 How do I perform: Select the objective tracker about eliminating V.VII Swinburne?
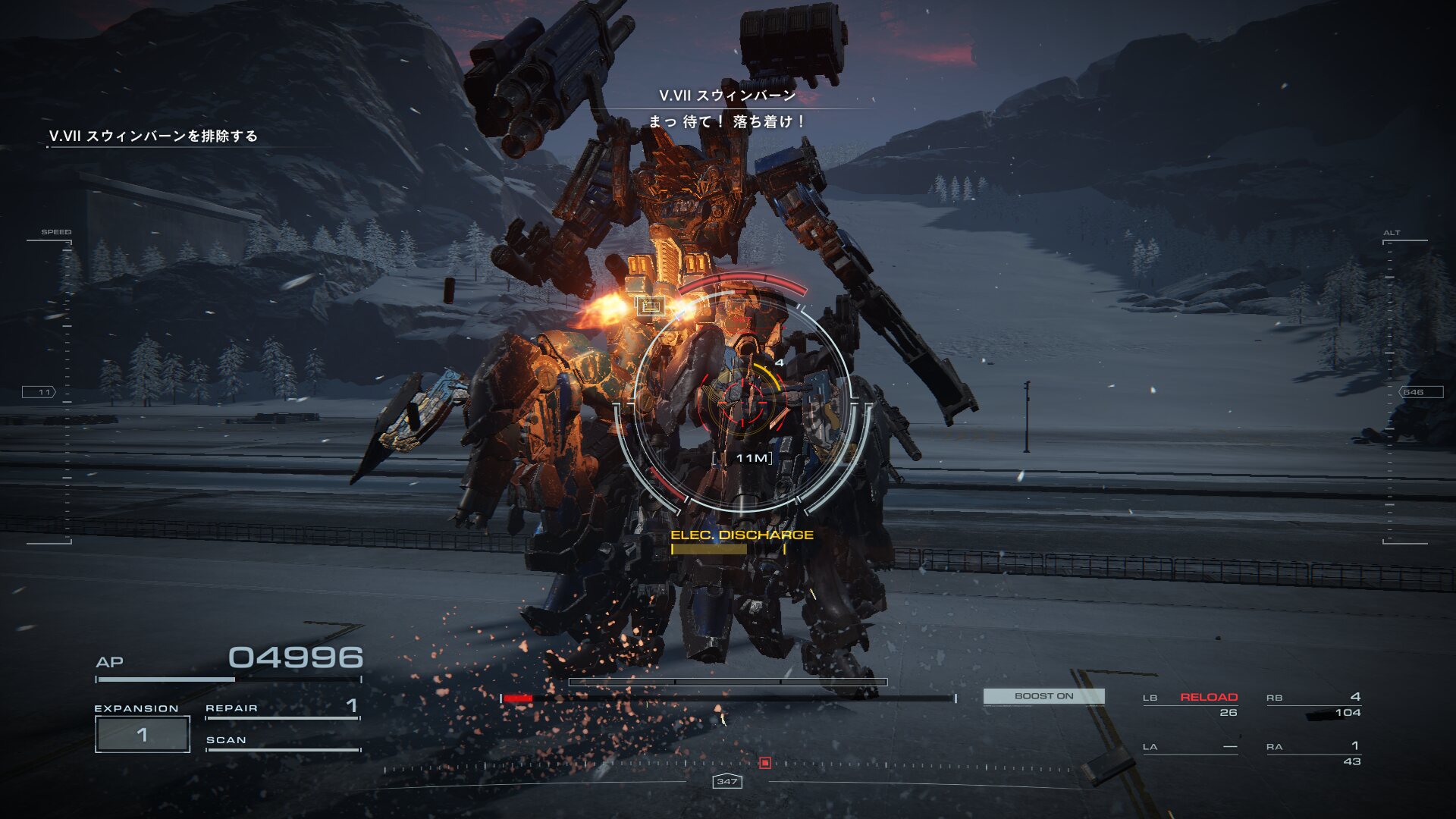(153, 136)
